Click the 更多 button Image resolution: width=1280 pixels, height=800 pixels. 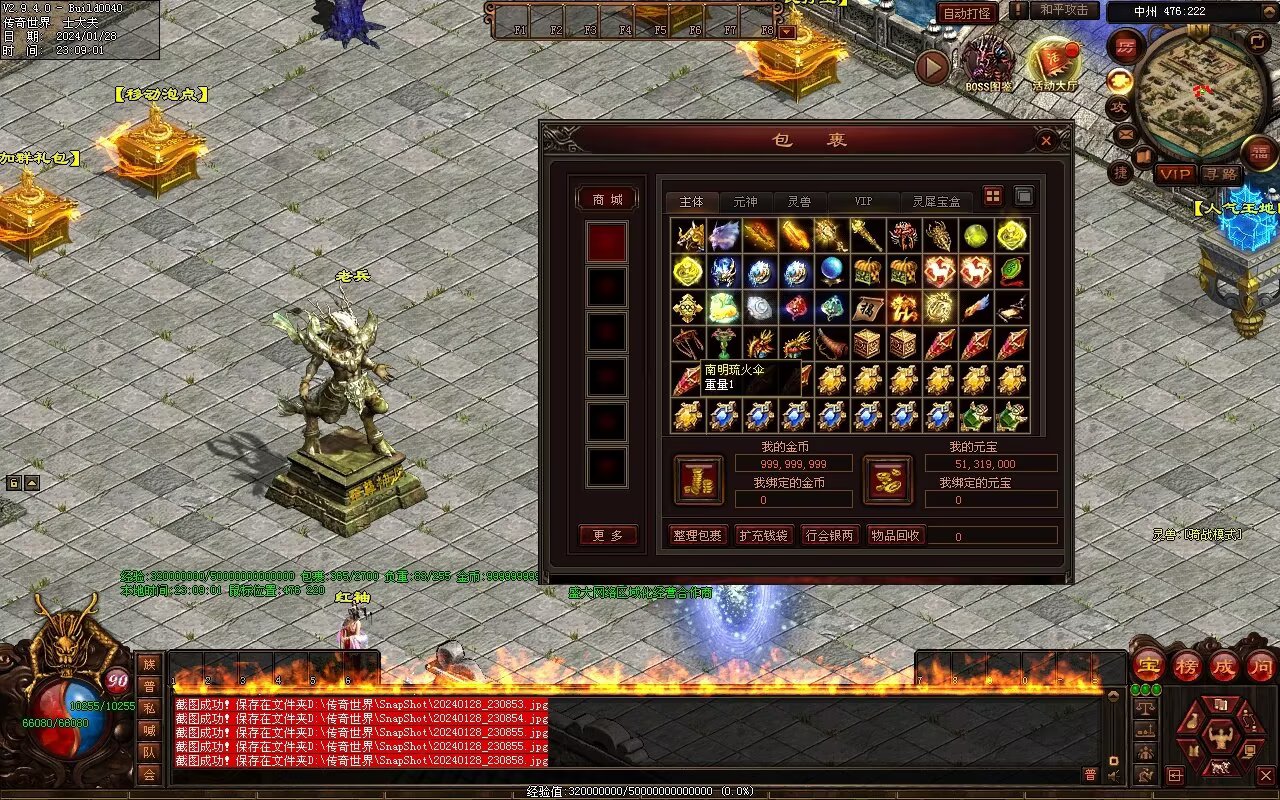pyautogui.click(x=607, y=536)
